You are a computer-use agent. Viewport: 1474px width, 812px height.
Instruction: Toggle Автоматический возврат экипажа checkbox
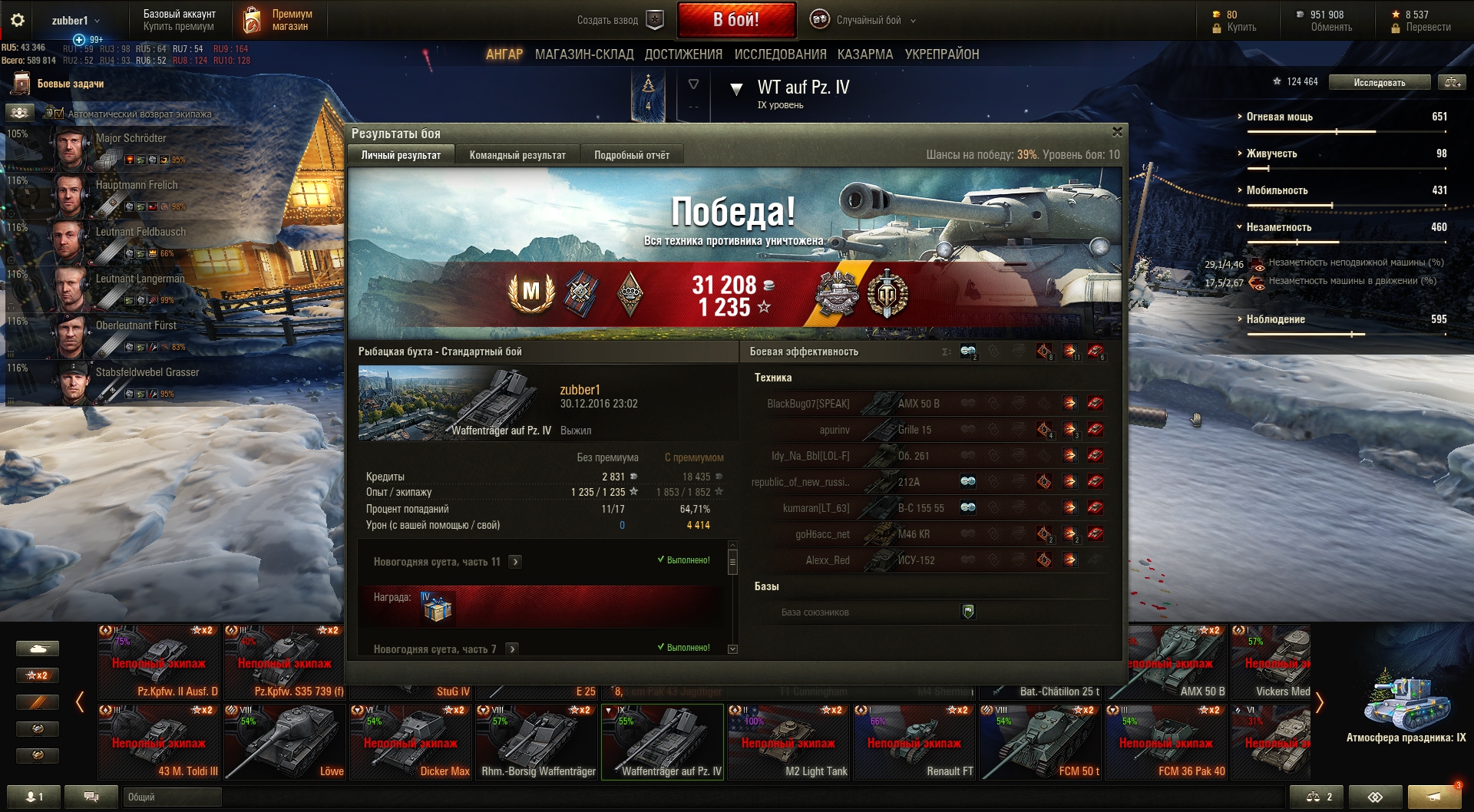[x=59, y=114]
